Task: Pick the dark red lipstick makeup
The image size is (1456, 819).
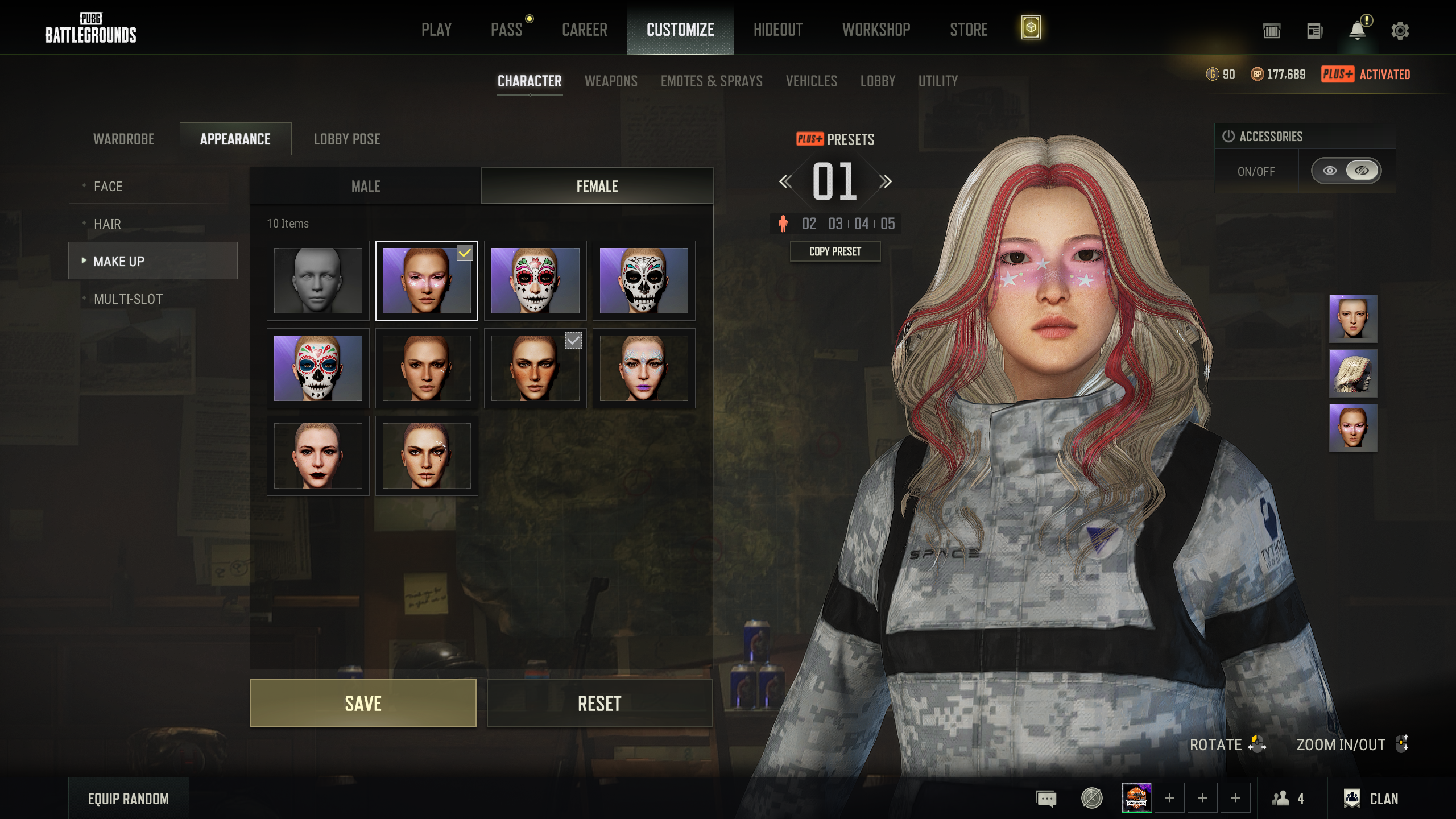Action: tap(318, 456)
